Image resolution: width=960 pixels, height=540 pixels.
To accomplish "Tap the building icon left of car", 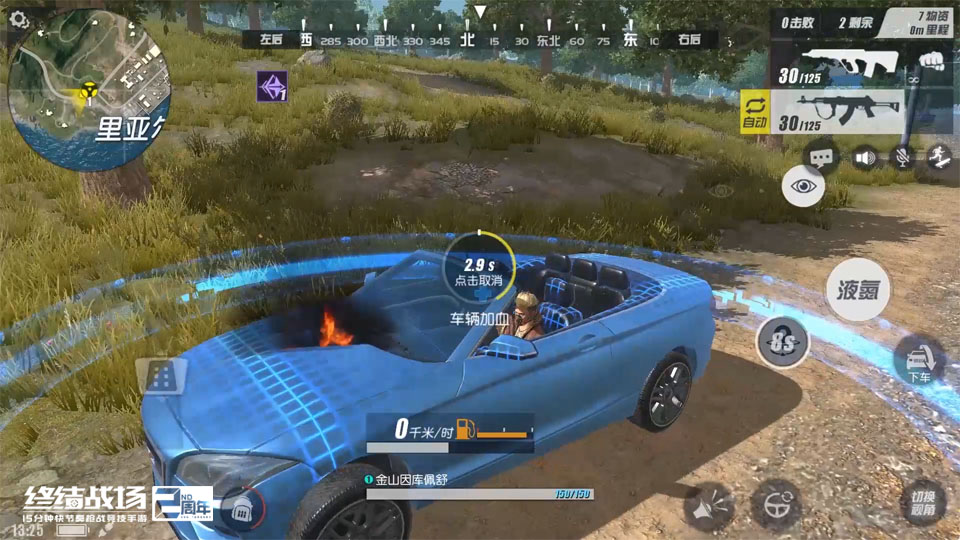I will [161, 375].
